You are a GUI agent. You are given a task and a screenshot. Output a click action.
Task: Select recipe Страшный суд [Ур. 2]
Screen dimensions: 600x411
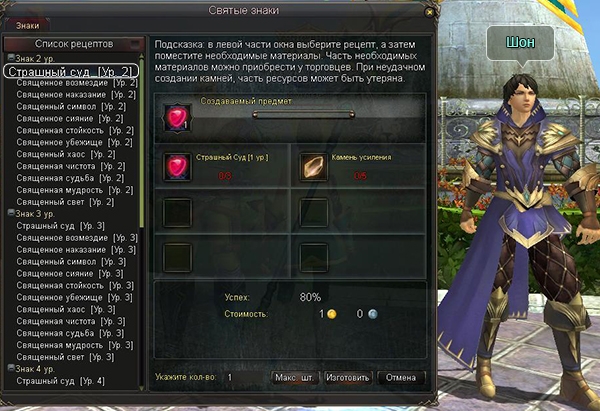(74, 72)
